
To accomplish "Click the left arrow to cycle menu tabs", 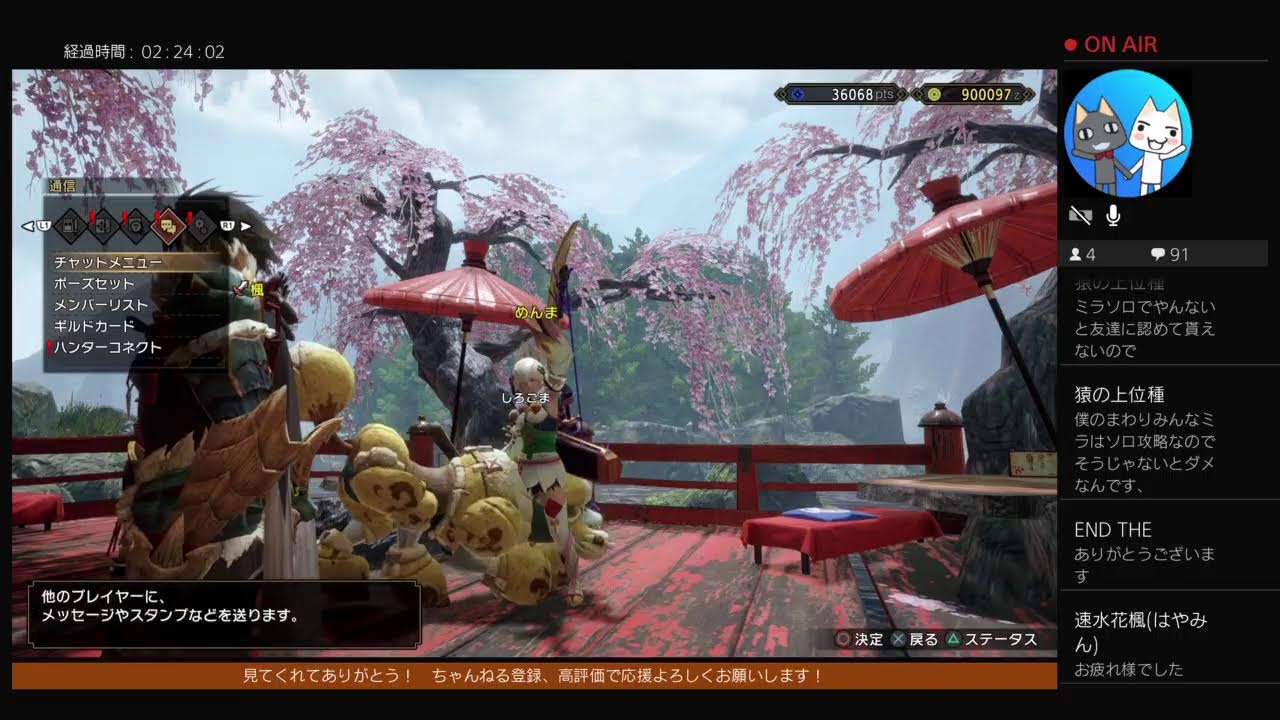I will pos(28,226).
